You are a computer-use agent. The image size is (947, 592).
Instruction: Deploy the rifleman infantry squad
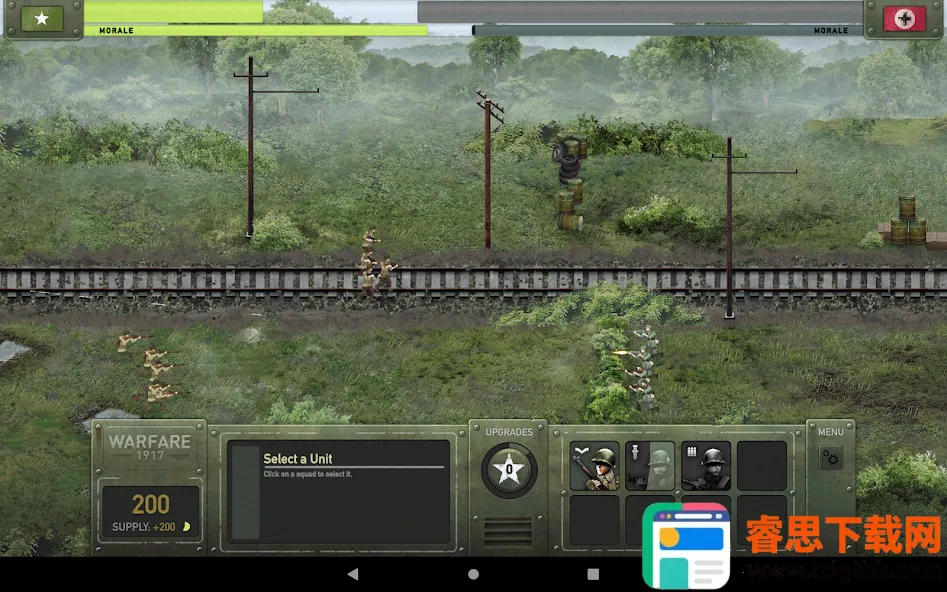coord(594,466)
